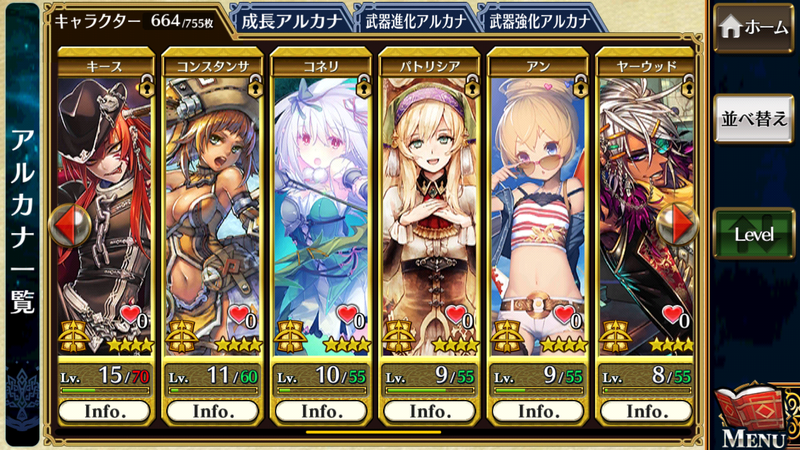Click the 並べ替え sort button
Screen dimensions: 800x450
[x=756, y=117]
